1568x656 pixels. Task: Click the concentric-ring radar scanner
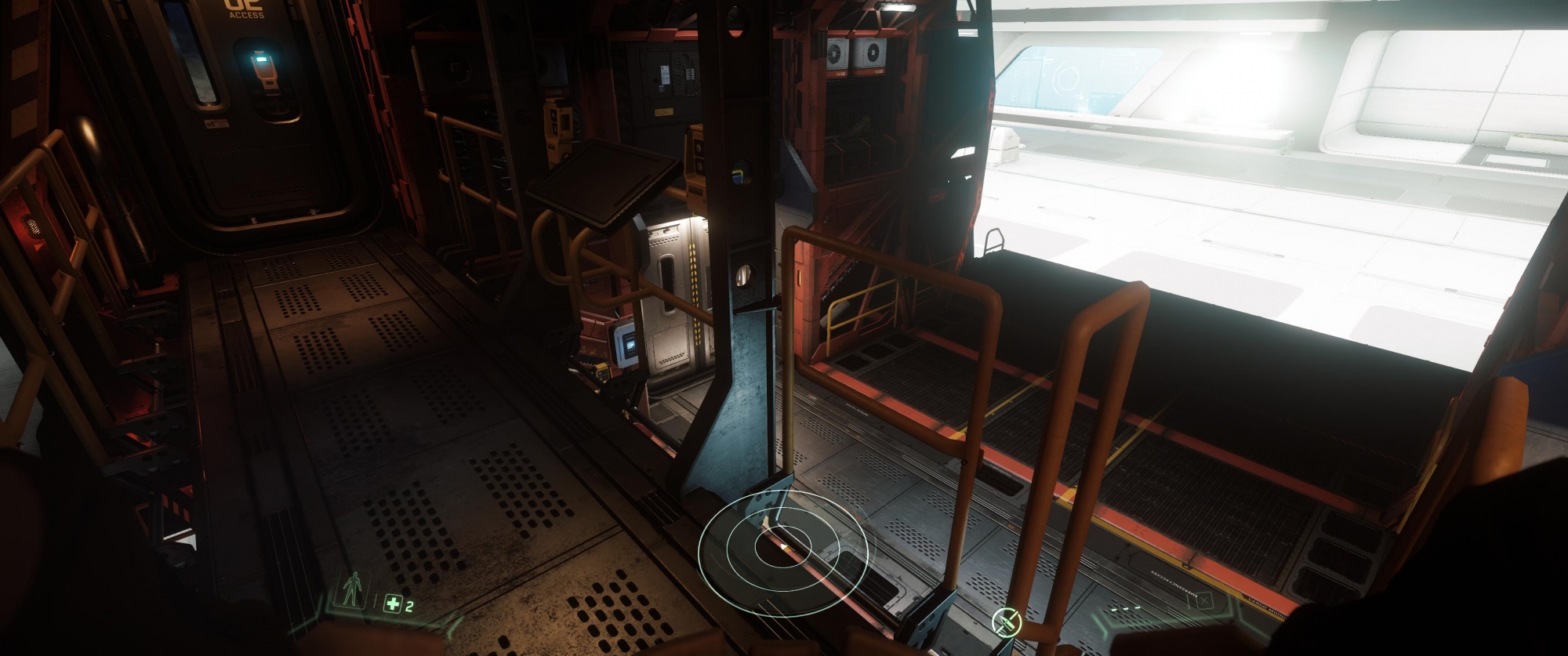coord(782,553)
